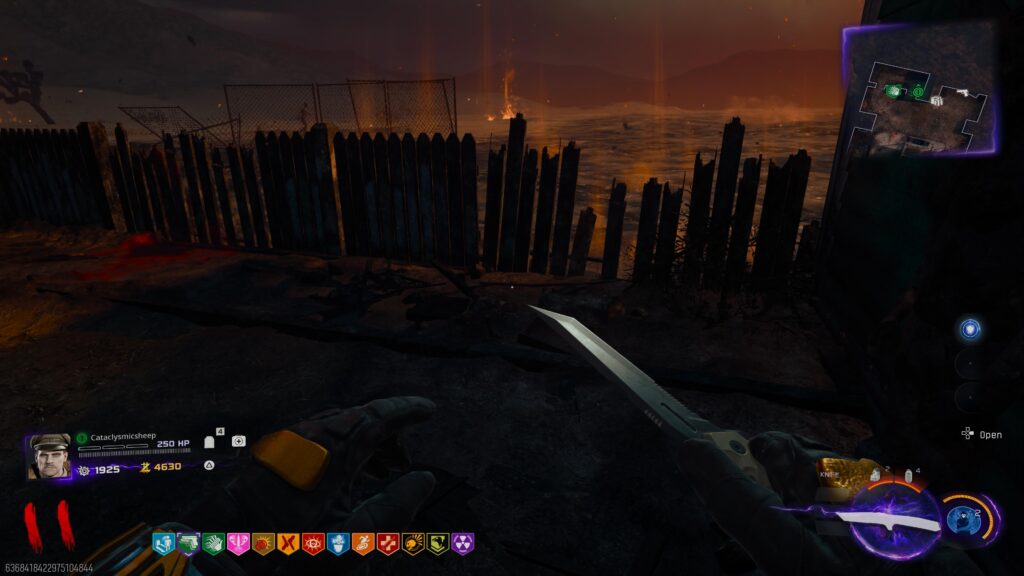The width and height of the screenshot is (1024, 576).
Task: Click the red cross Quick Revive perk
Action: click(387, 543)
